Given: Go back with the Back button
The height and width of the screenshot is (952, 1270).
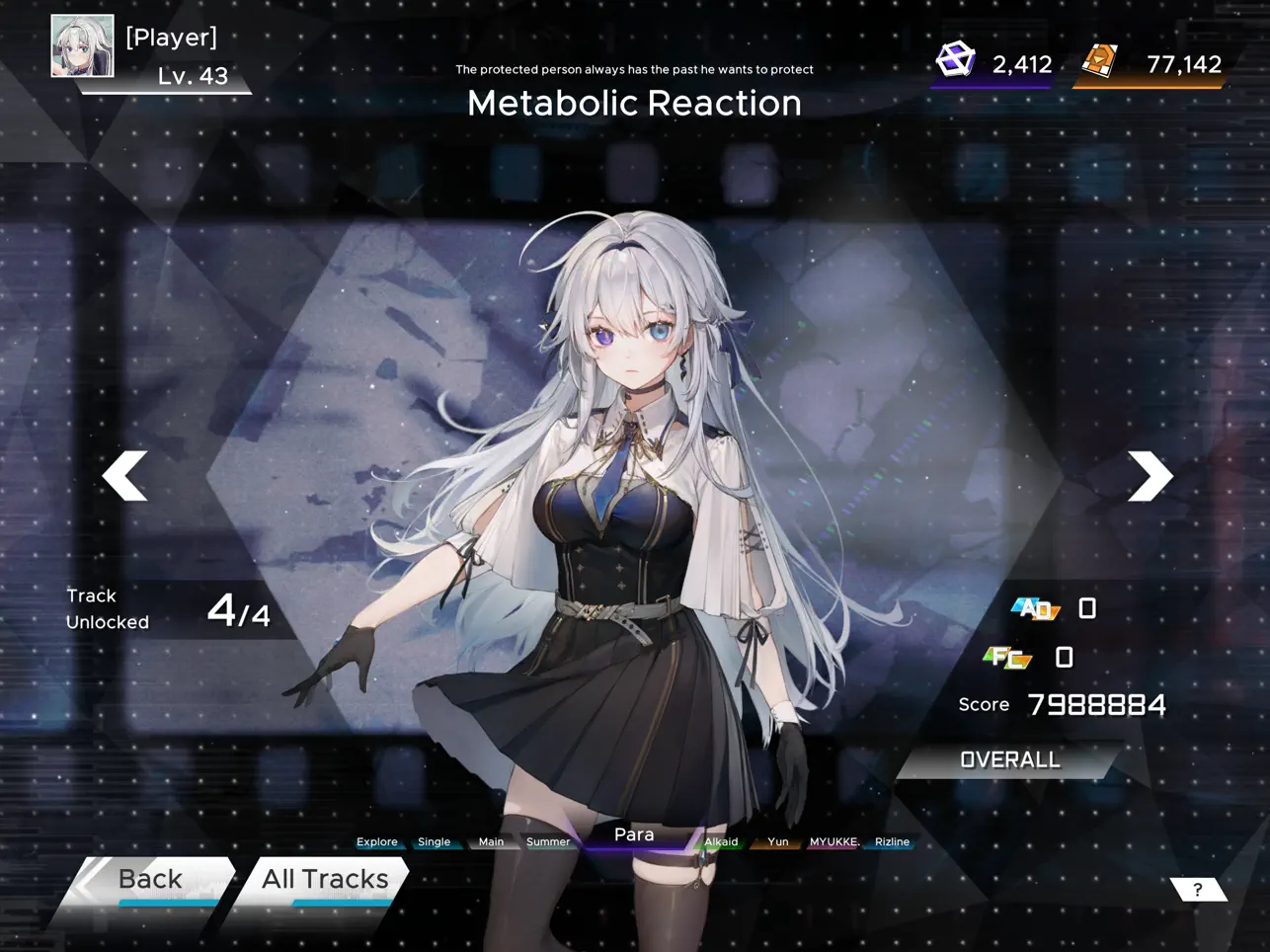Looking at the screenshot, I should (150, 880).
